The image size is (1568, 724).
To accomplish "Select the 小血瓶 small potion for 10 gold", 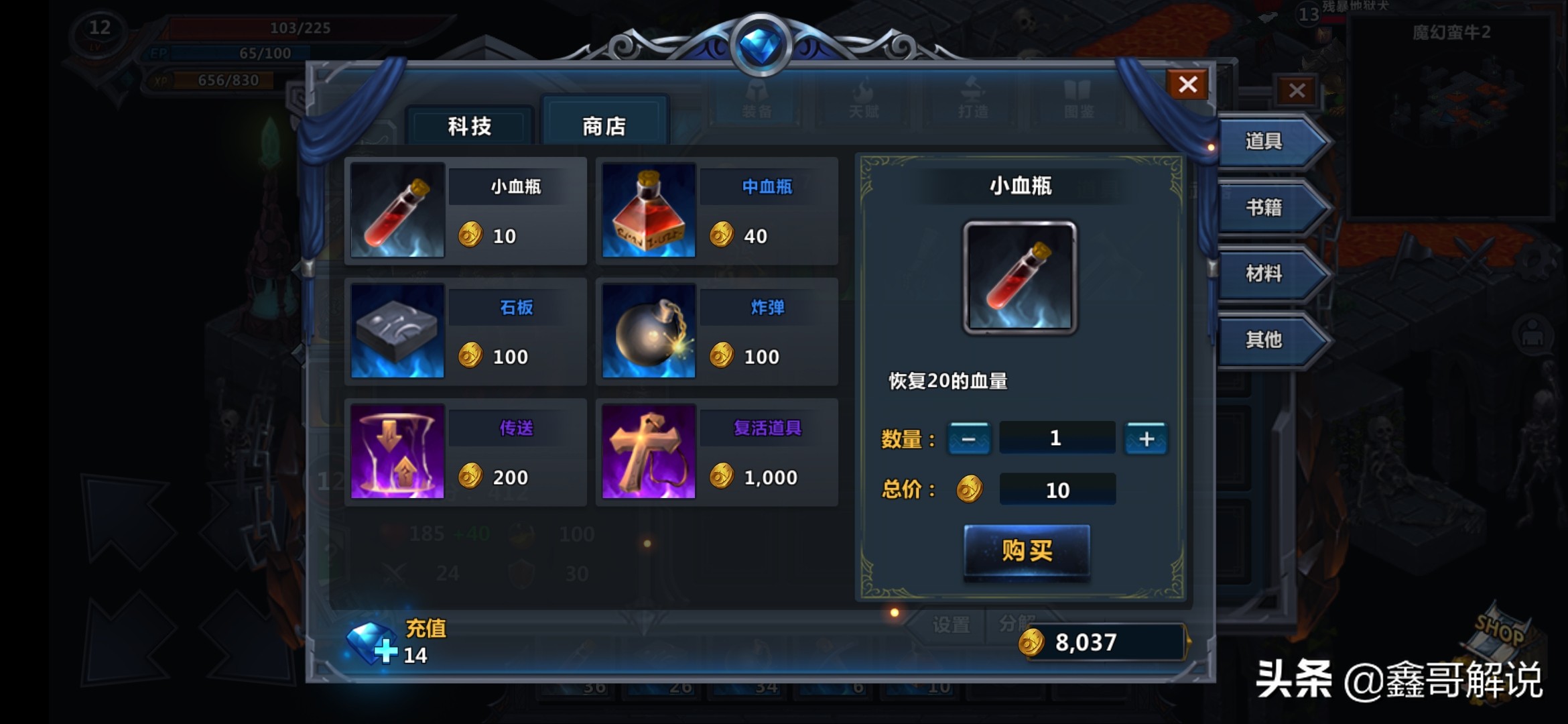I will point(465,210).
